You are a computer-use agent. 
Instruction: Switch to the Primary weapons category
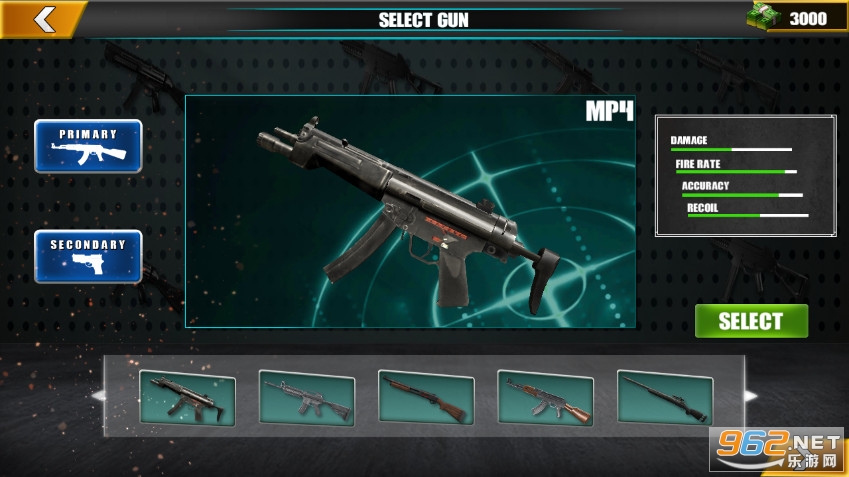[x=88, y=146]
